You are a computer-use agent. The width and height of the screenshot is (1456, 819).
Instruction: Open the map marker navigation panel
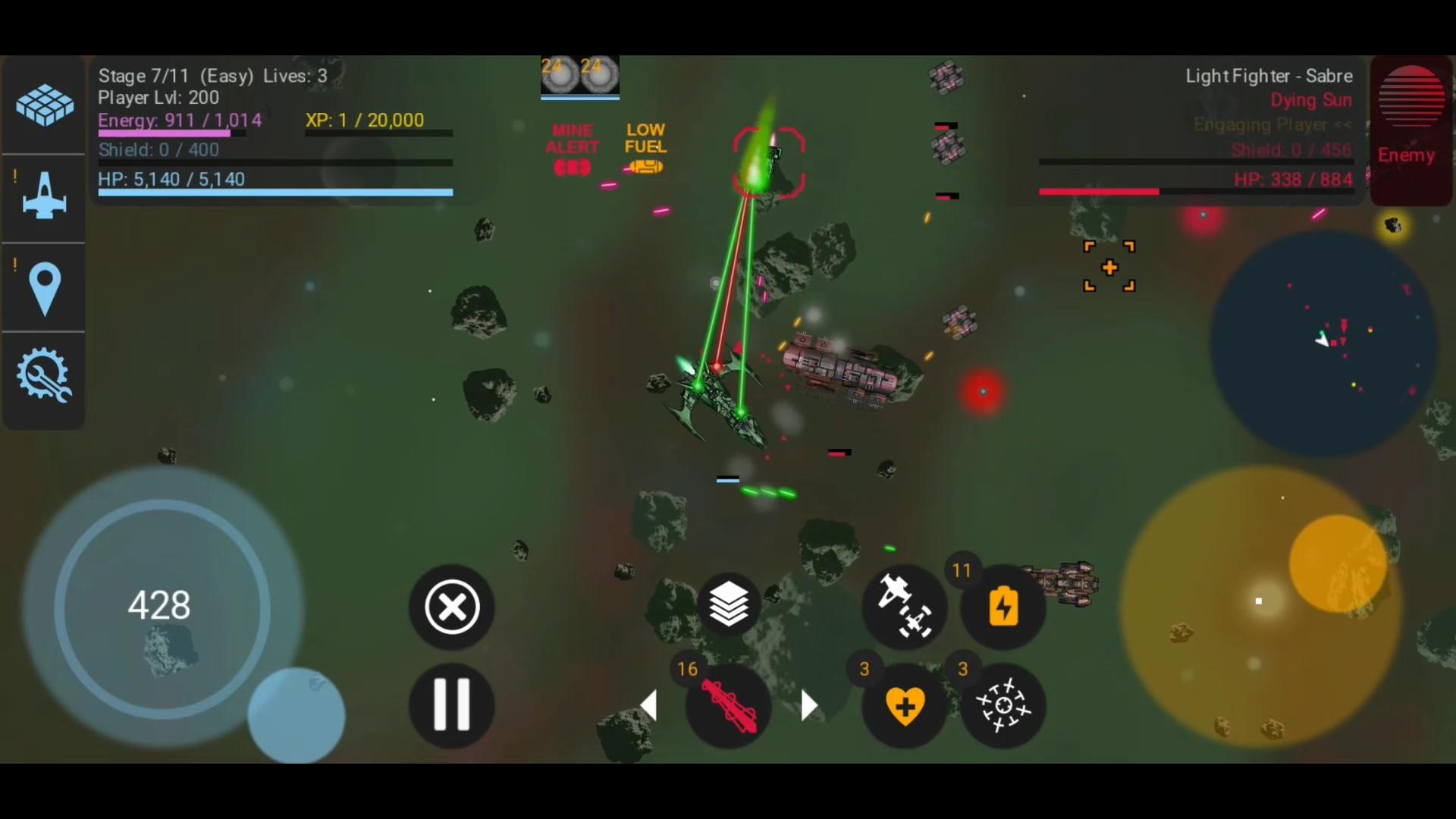point(43,287)
